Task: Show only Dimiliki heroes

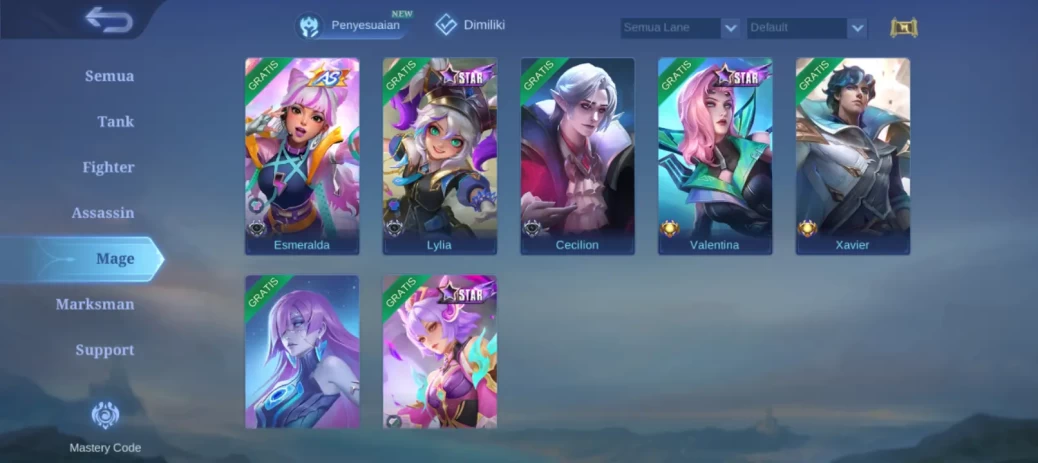Action: click(x=470, y=25)
